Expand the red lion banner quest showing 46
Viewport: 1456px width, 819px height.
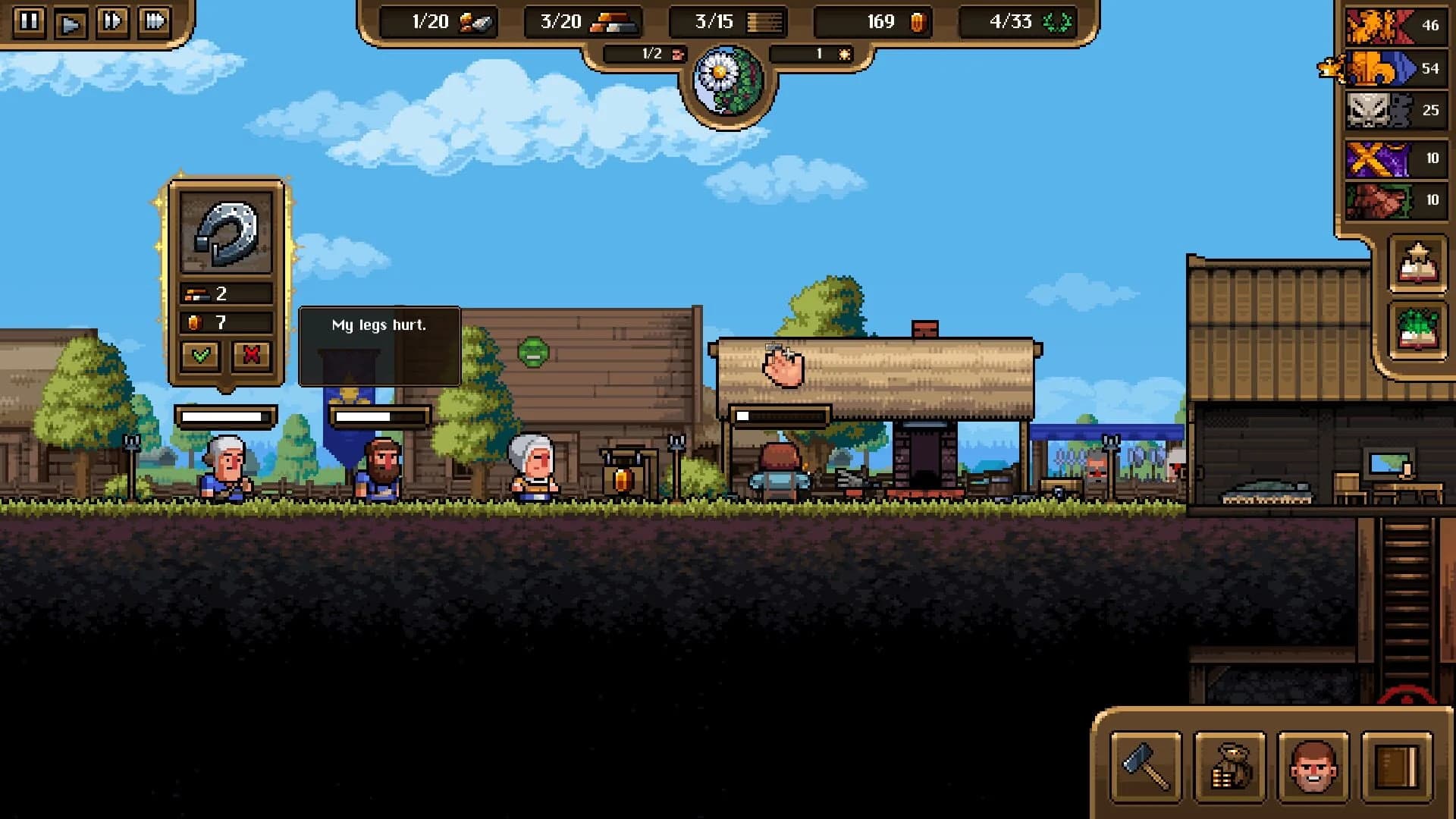coord(1394,25)
